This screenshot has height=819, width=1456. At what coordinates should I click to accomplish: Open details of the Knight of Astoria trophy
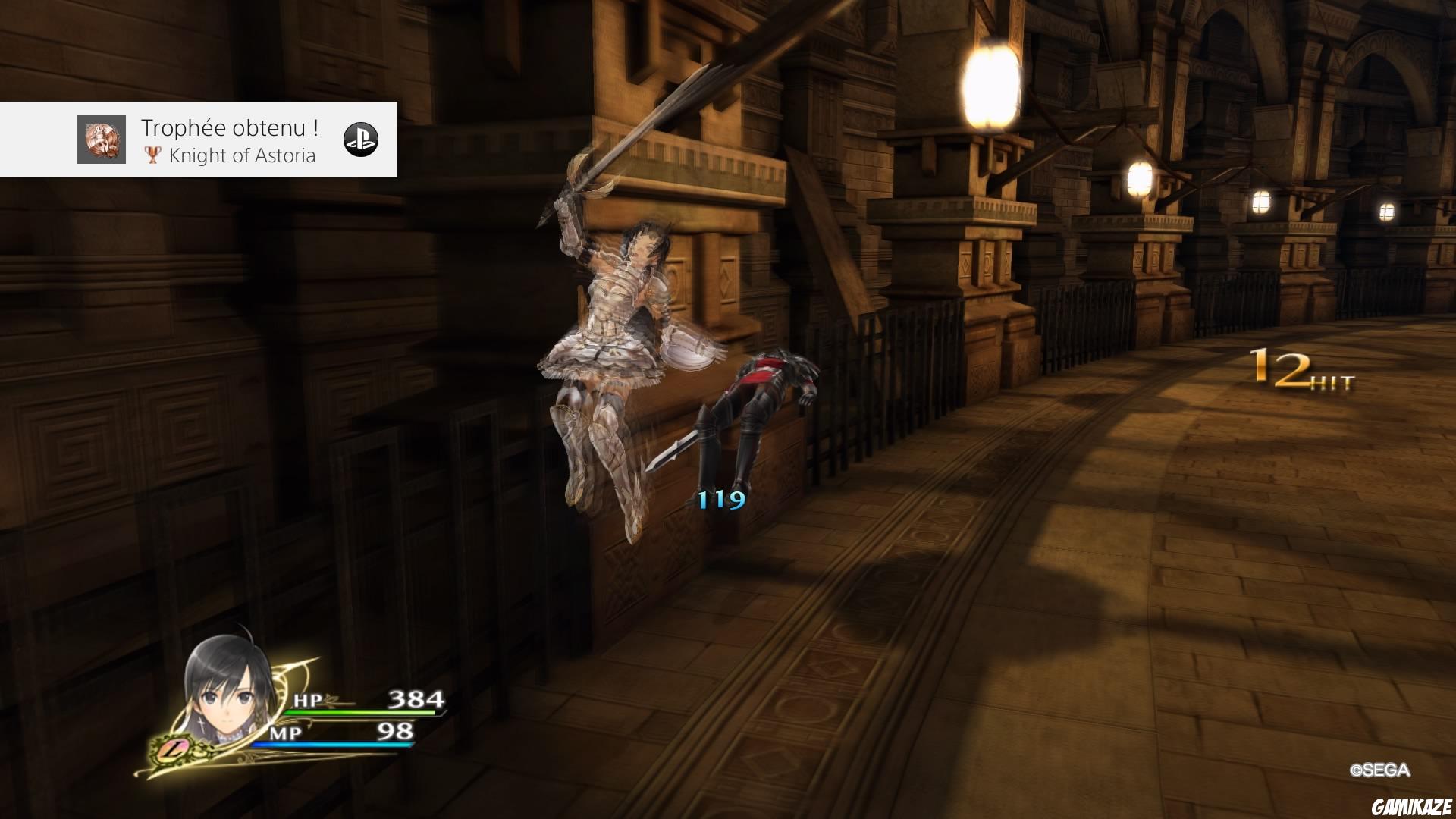[243, 156]
